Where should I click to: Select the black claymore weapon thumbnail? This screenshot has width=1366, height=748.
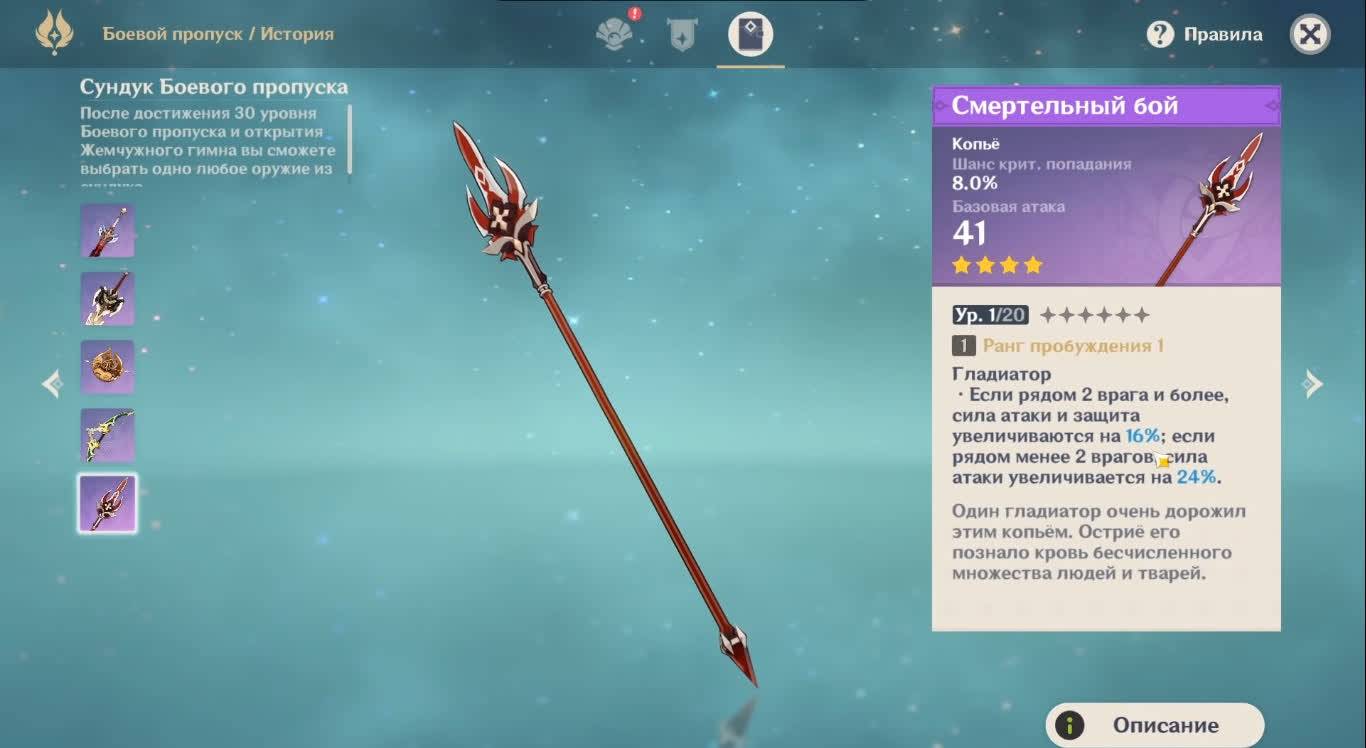point(108,299)
